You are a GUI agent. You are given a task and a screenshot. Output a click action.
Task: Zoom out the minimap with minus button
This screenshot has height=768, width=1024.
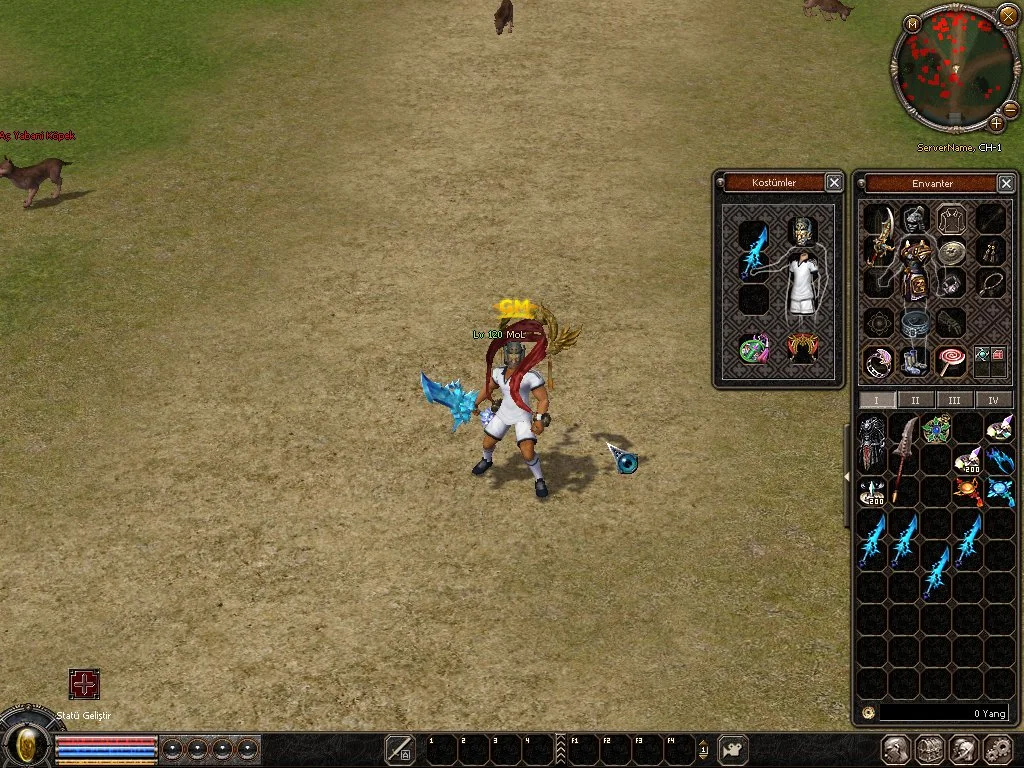[1010, 108]
